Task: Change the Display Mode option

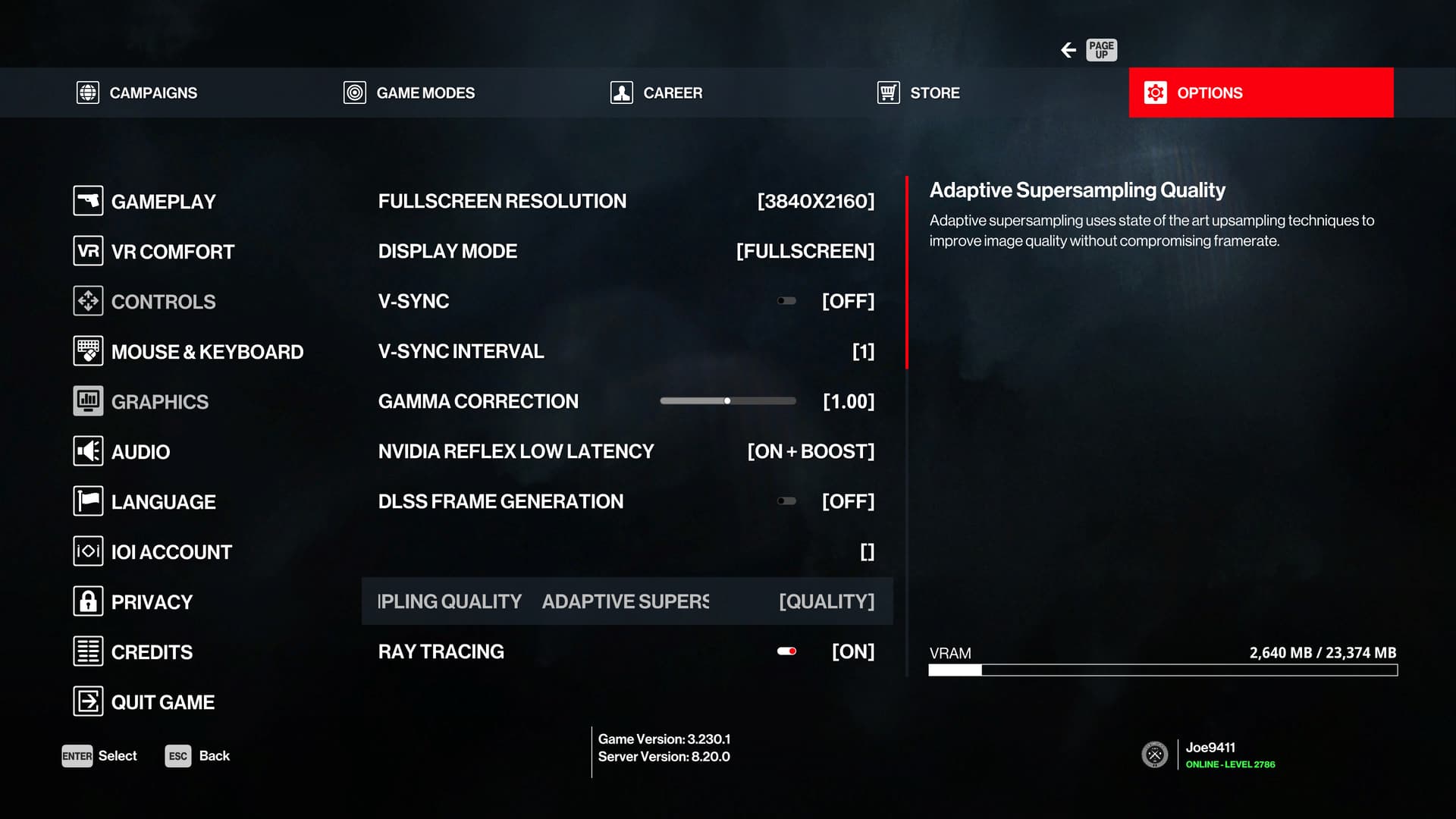Action: 805,251
